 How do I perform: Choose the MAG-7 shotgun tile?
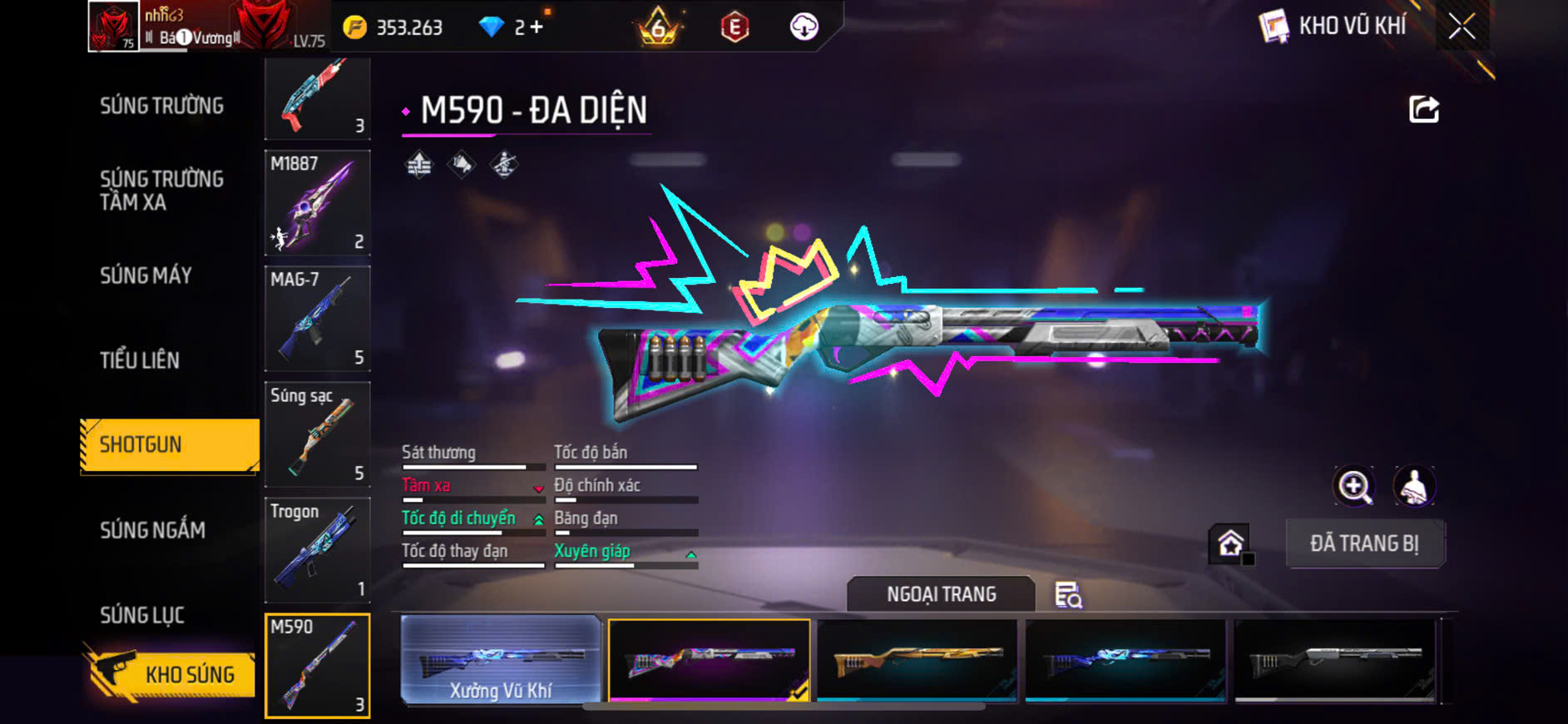coord(317,318)
